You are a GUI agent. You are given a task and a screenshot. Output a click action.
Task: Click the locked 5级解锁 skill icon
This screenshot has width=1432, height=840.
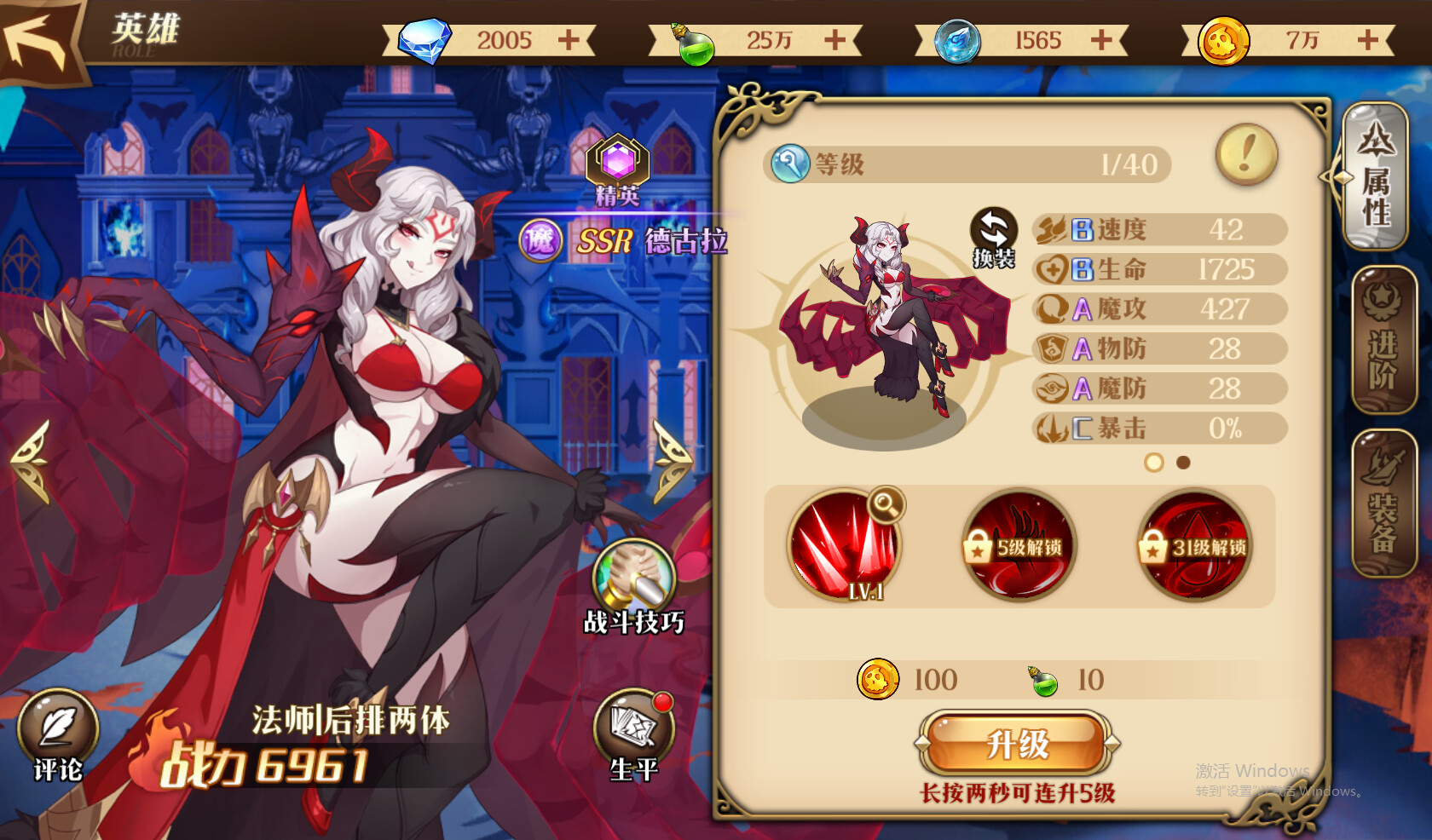(1019, 545)
